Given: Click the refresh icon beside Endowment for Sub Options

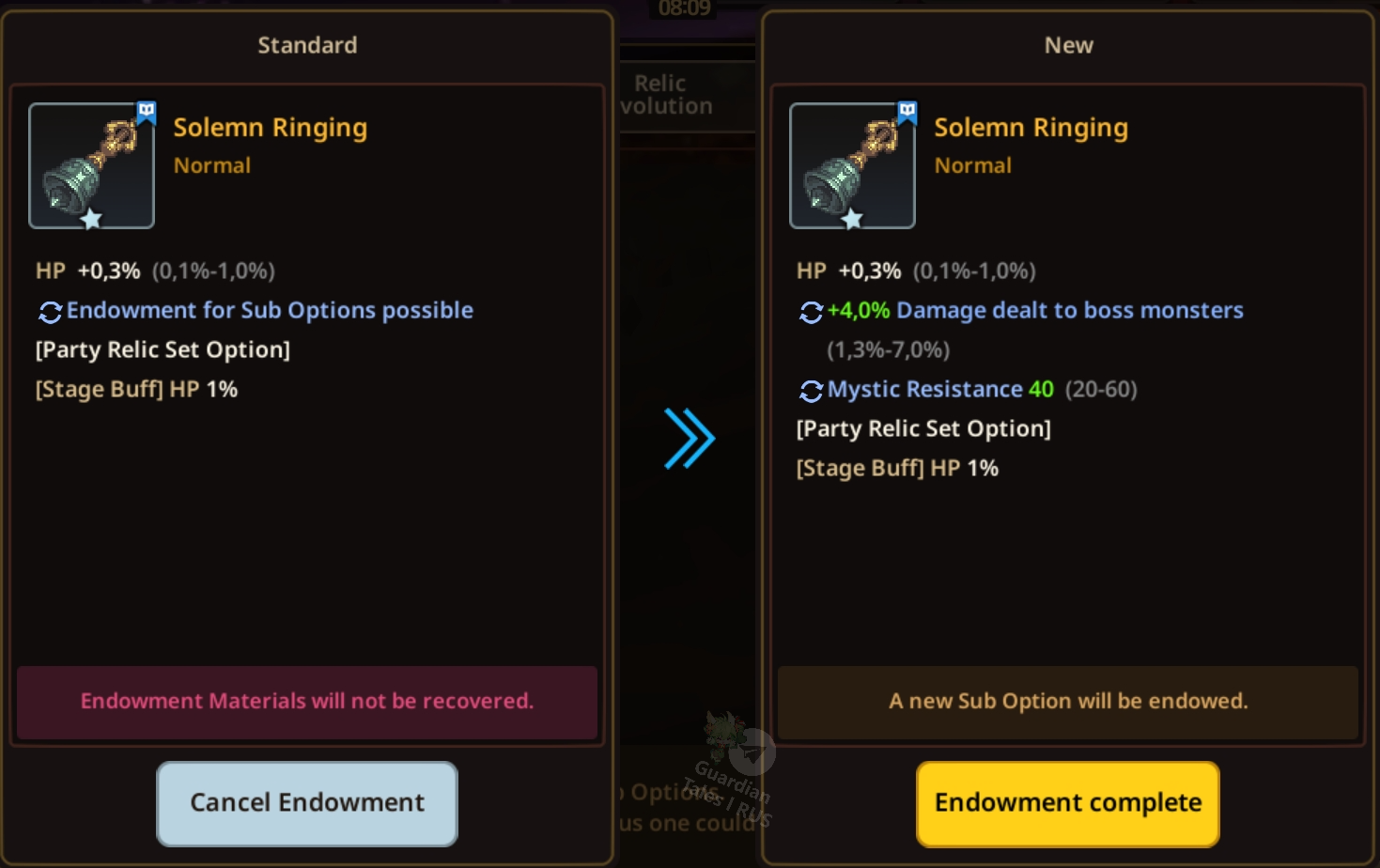Looking at the screenshot, I should point(50,312).
